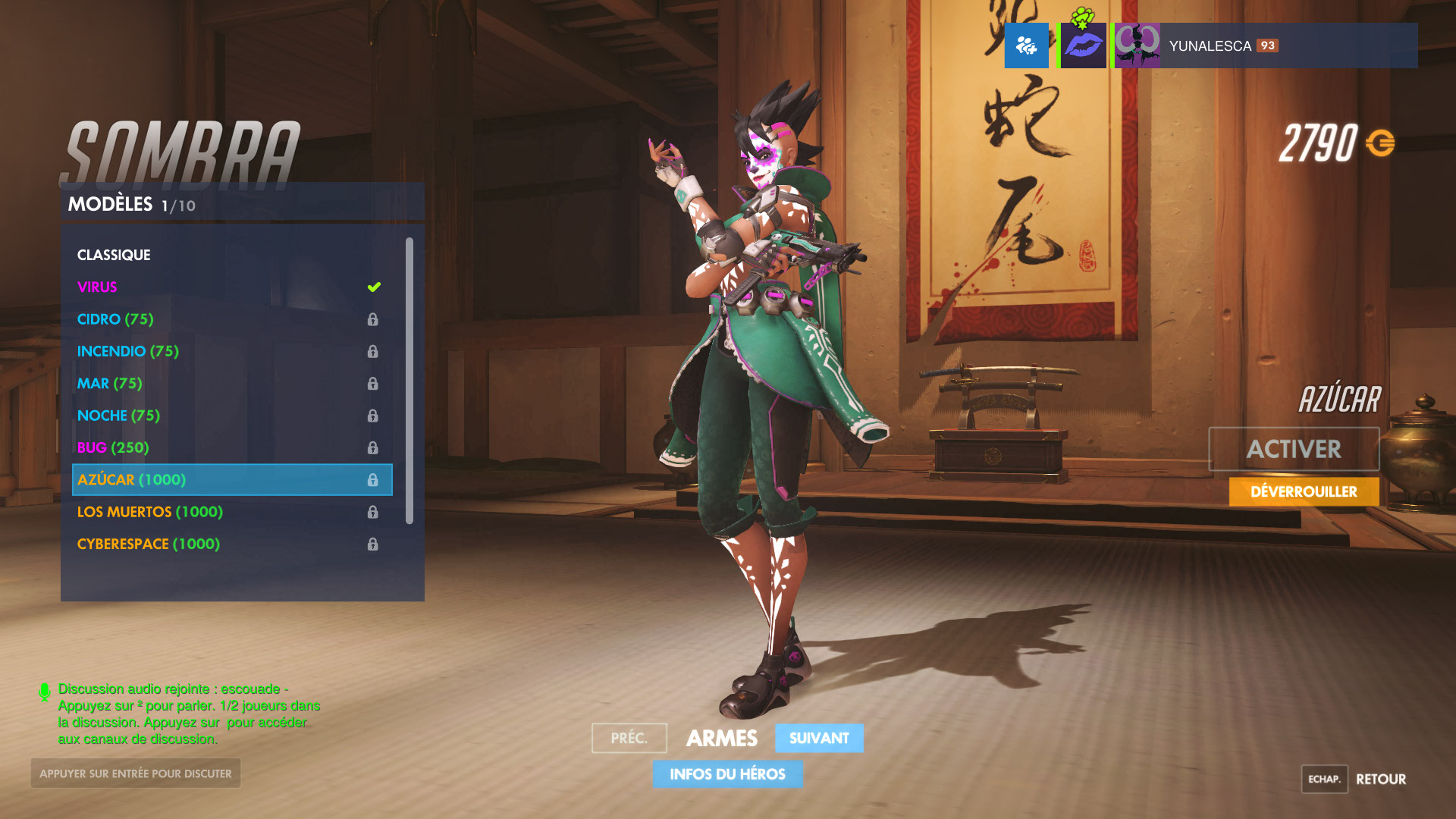This screenshot has width=1456, height=819.
Task: Open the social group icon
Action: tap(1026, 45)
